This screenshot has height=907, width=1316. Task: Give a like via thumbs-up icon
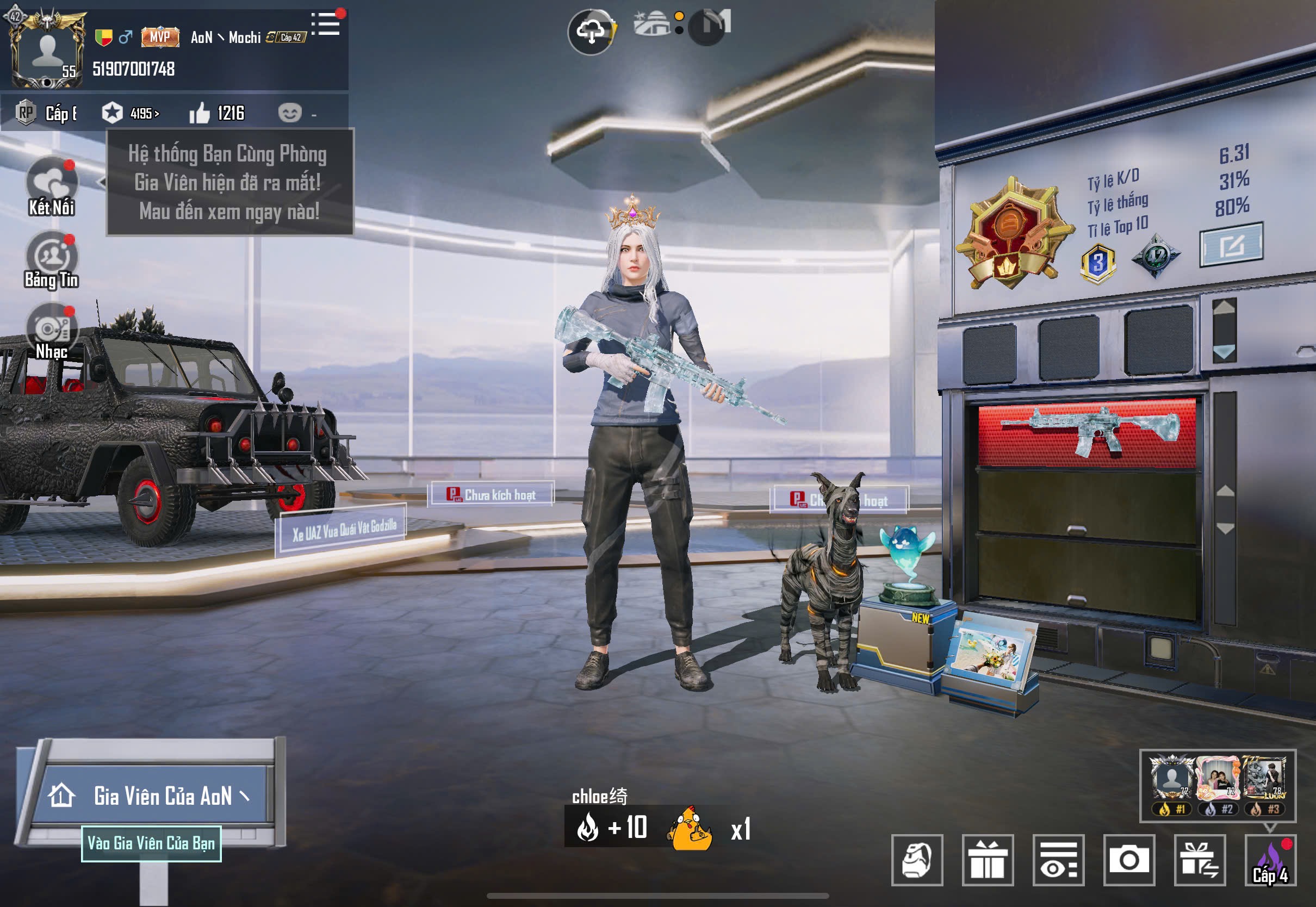200,113
